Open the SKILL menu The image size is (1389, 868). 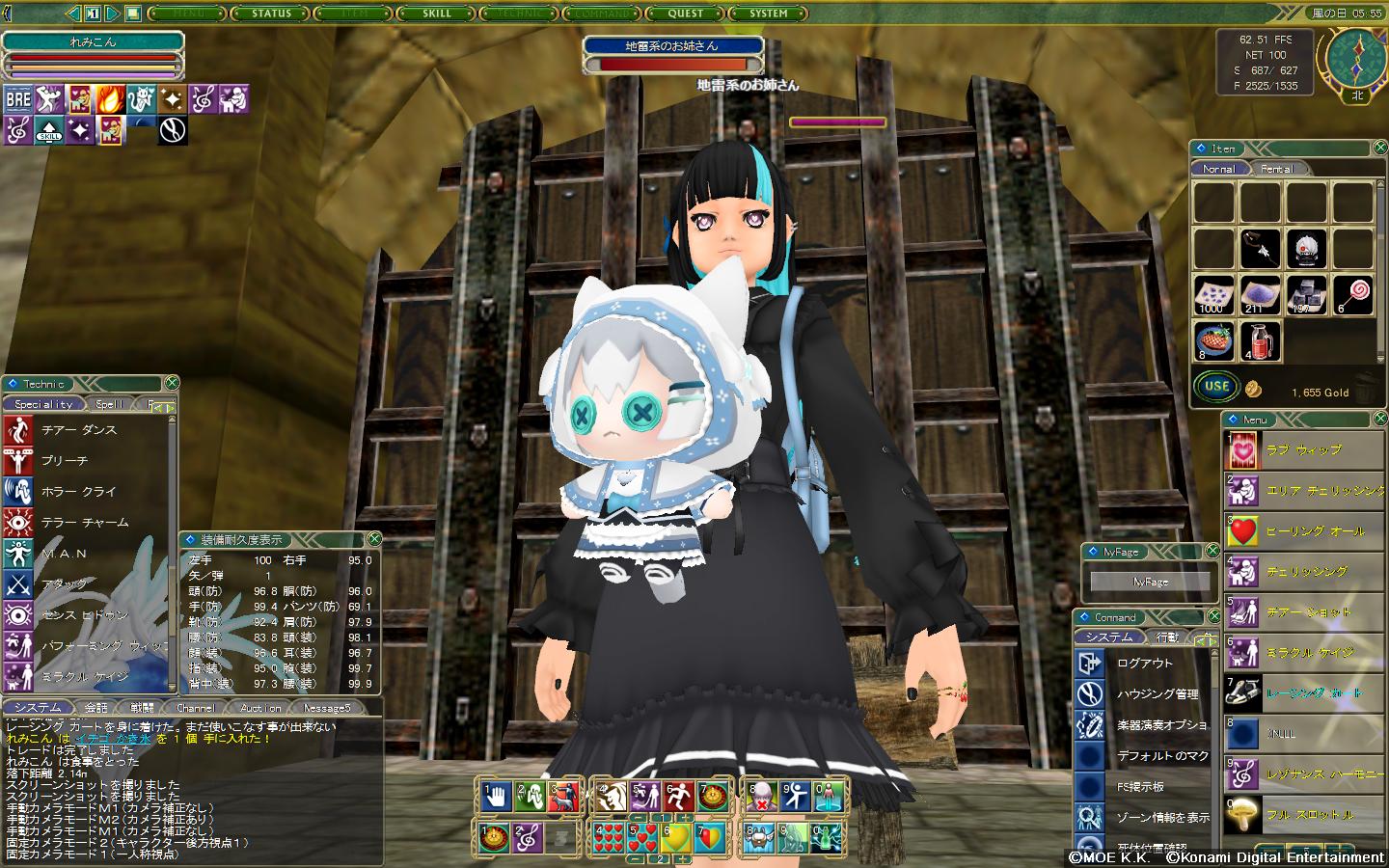click(x=437, y=14)
